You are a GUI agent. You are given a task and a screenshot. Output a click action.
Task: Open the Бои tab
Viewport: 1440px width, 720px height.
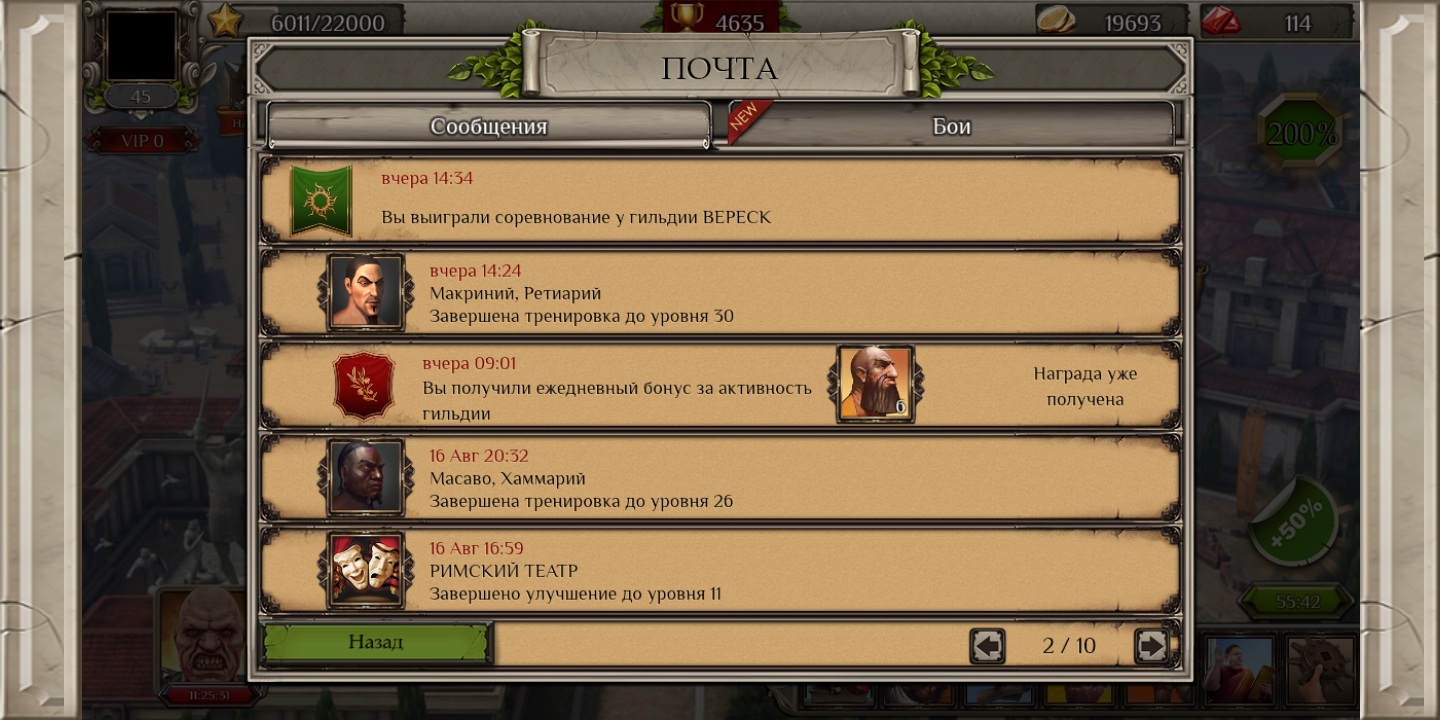[x=950, y=126]
